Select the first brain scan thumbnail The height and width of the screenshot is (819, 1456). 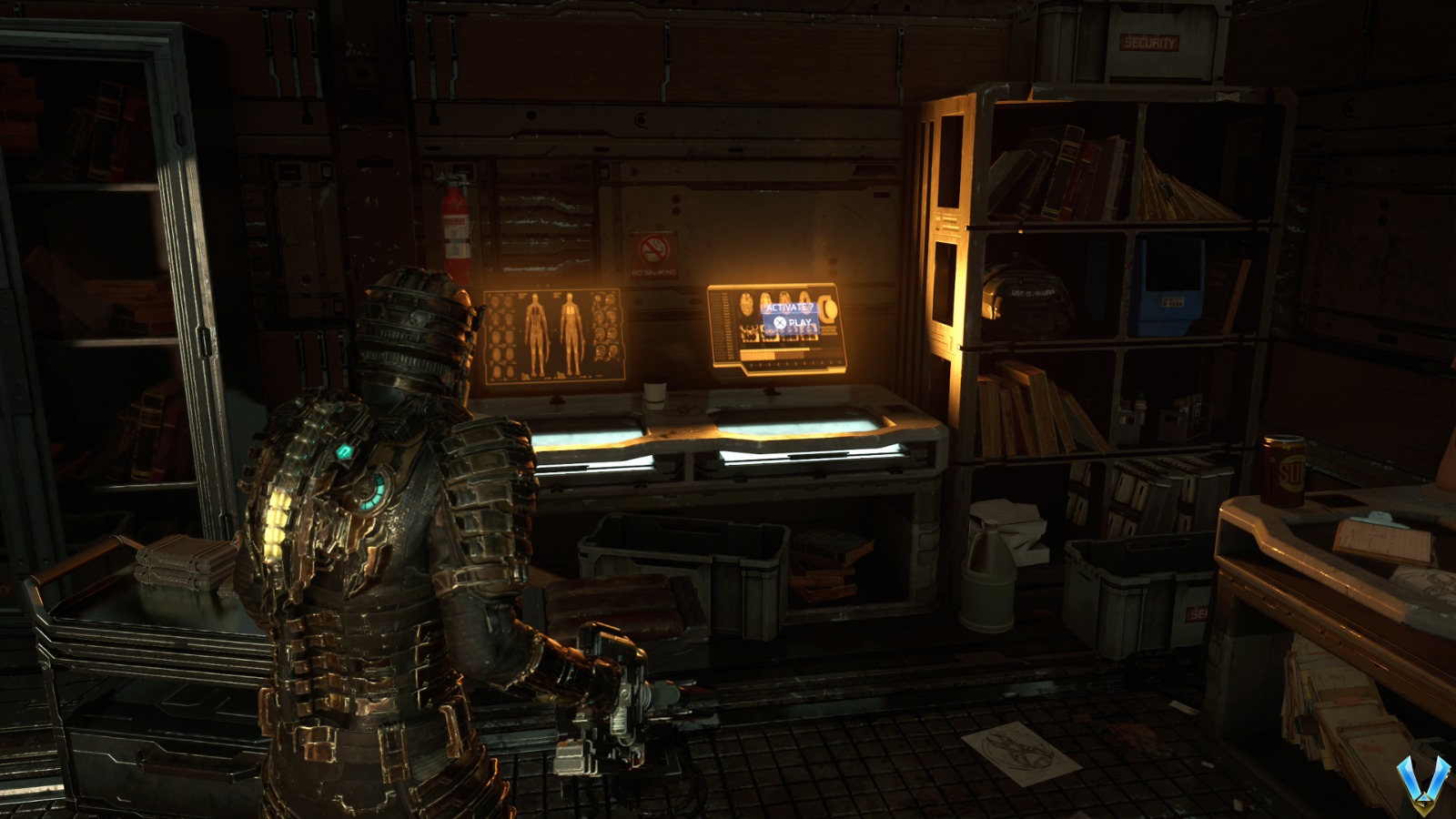pos(745,302)
